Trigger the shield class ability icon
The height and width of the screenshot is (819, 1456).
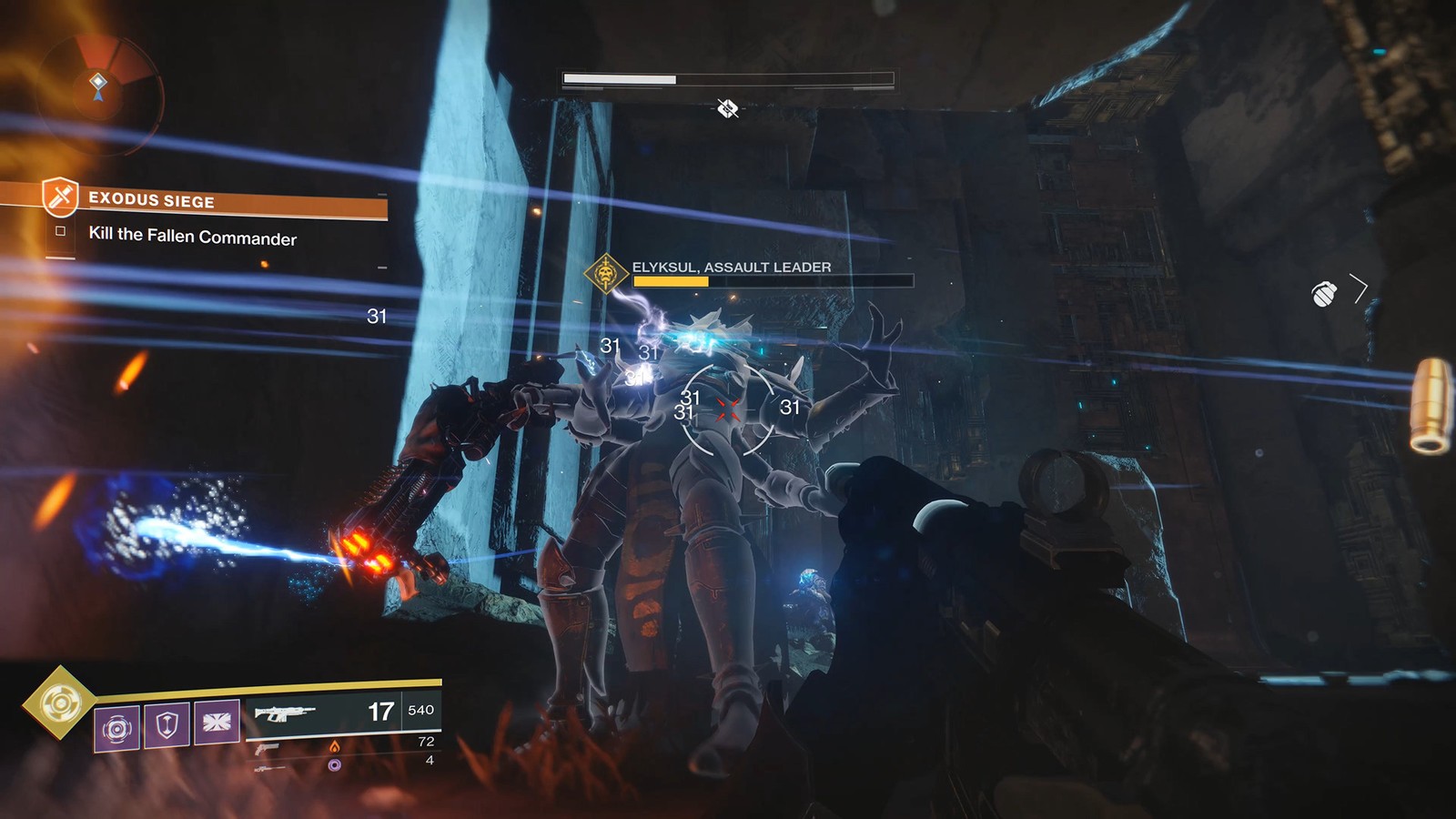[167, 725]
